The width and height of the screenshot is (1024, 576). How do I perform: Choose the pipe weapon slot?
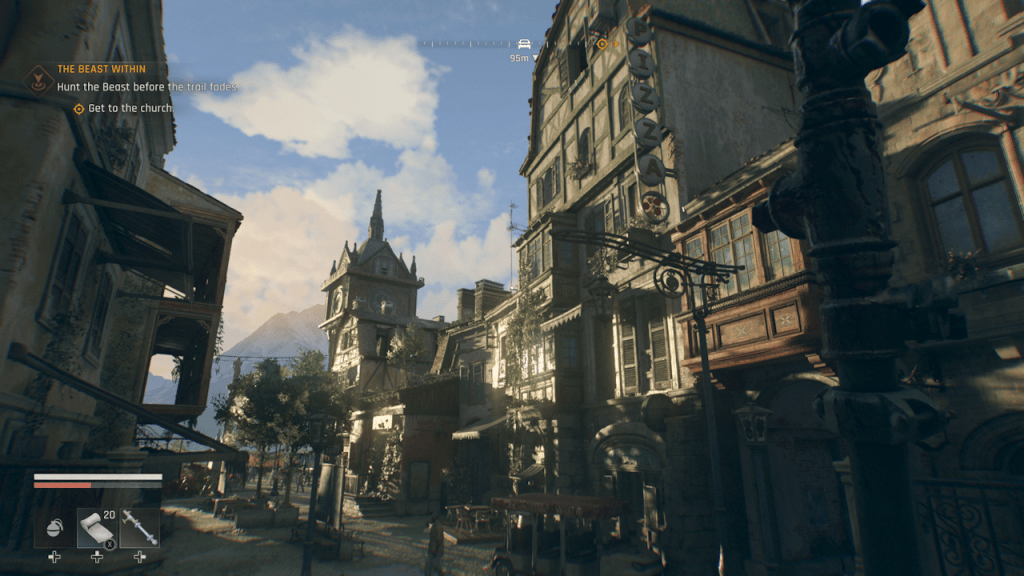click(139, 527)
